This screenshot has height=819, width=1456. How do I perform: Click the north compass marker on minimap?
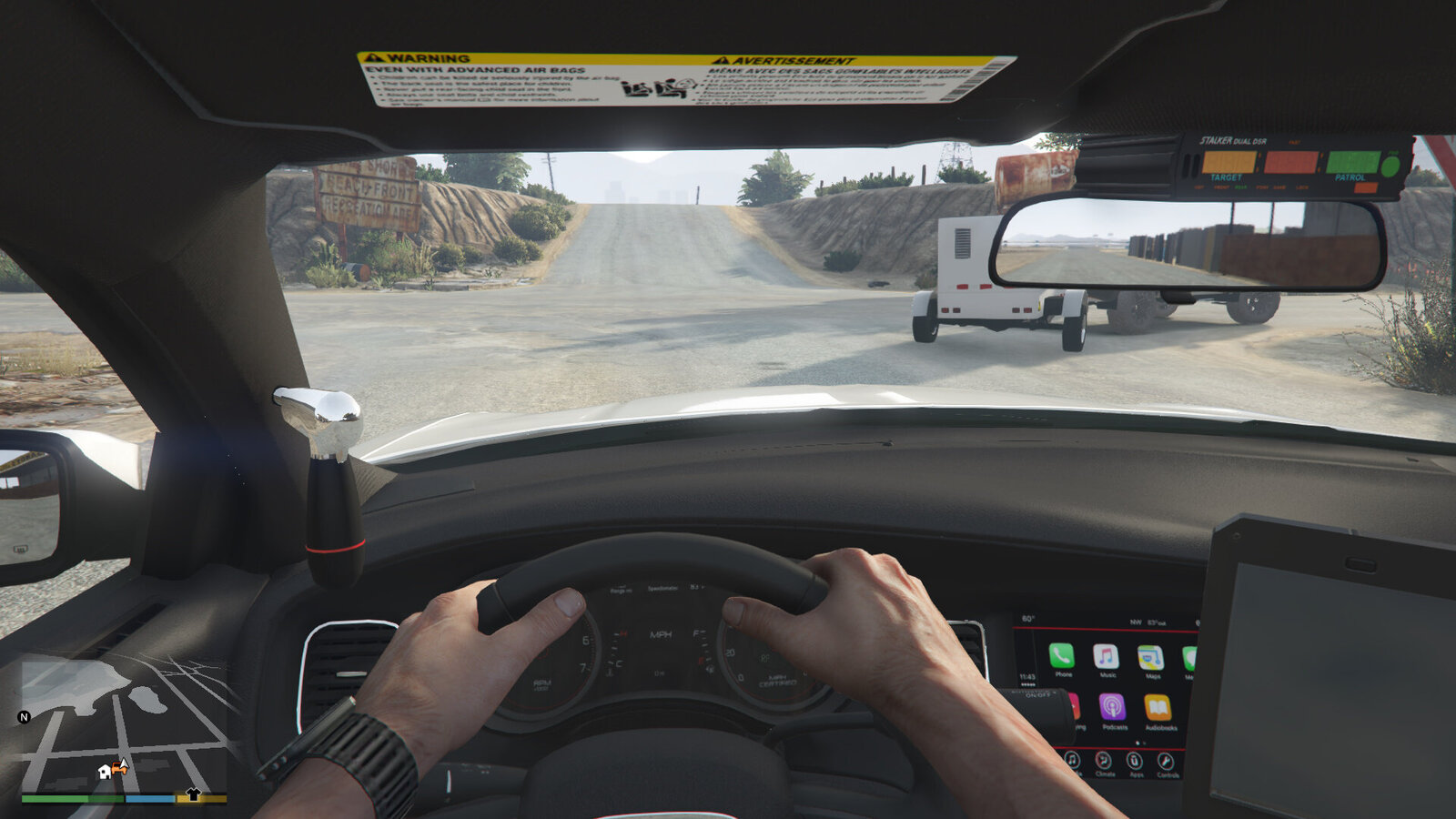pyautogui.click(x=25, y=717)
